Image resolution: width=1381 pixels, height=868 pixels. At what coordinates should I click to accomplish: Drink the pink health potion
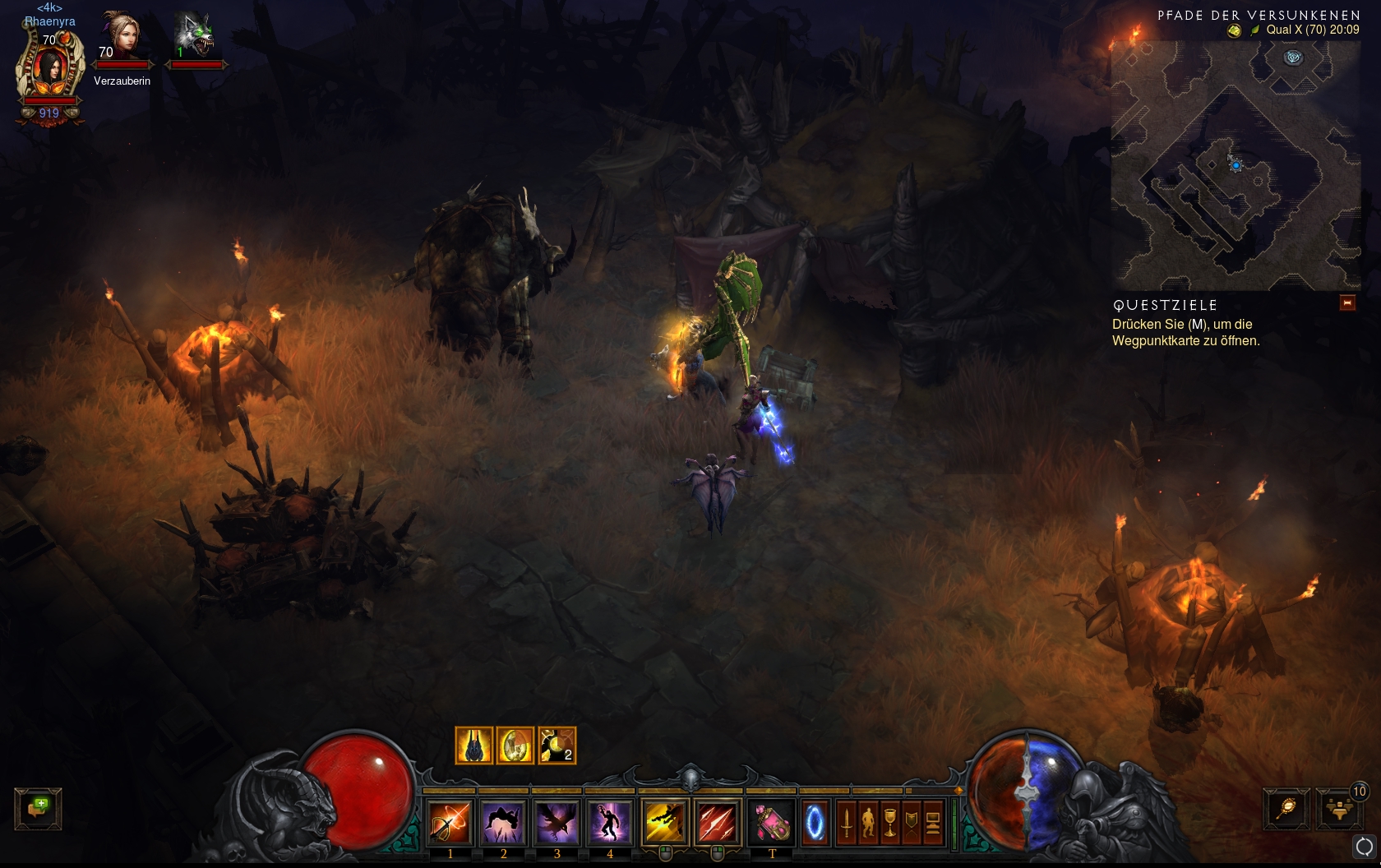772,821
